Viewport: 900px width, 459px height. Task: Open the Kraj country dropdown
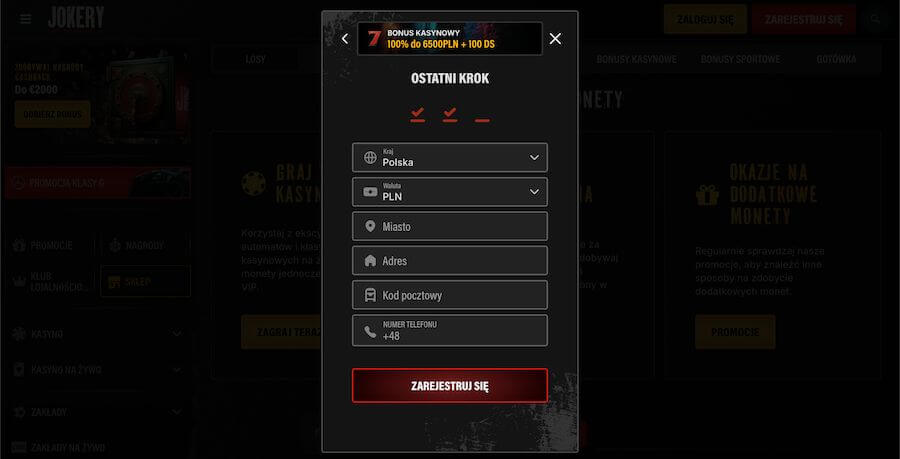[450, 157]
